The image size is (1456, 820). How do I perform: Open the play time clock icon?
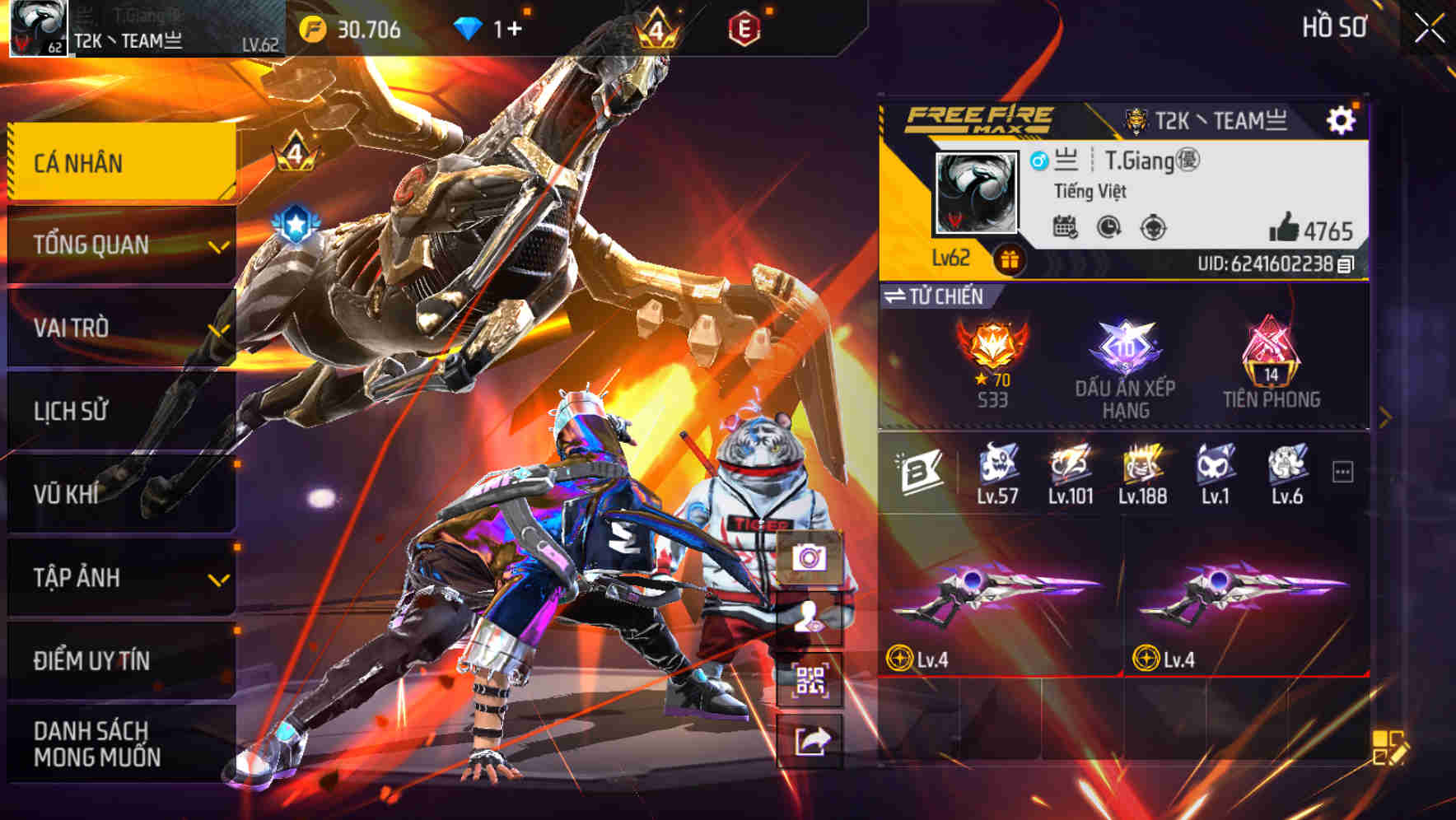(x=1108, y=226)
